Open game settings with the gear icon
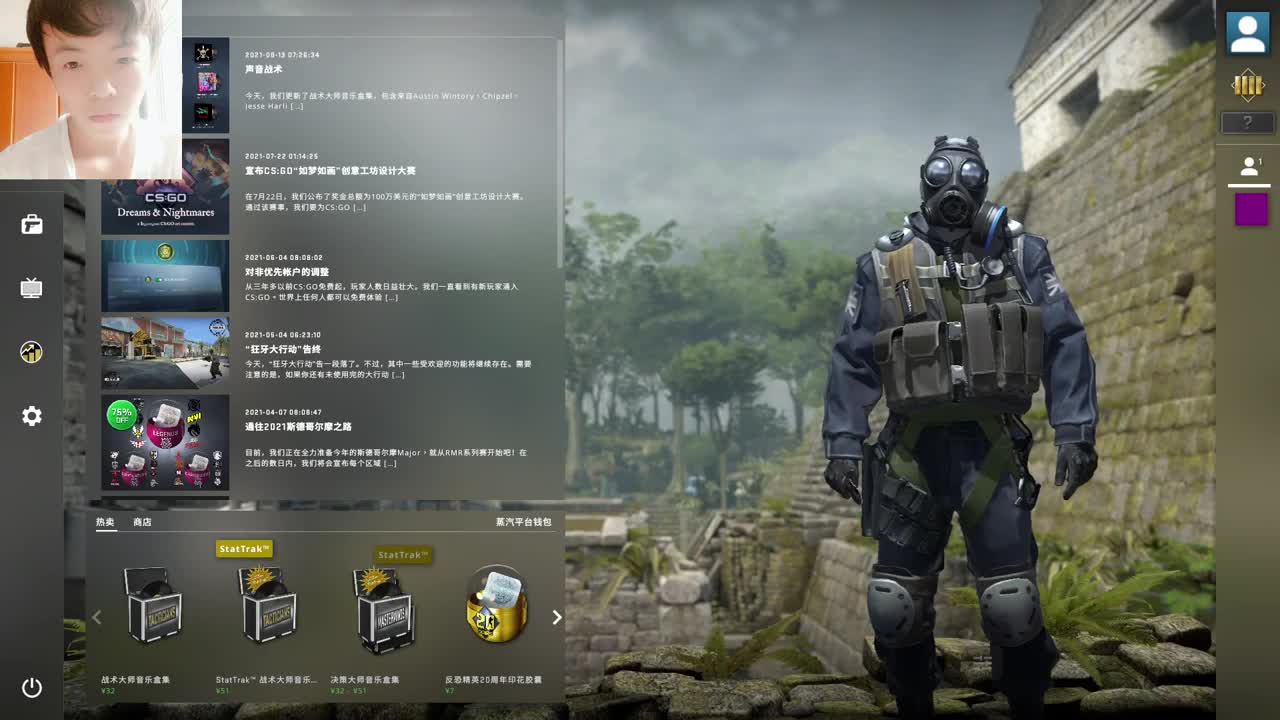 (32, 416)
